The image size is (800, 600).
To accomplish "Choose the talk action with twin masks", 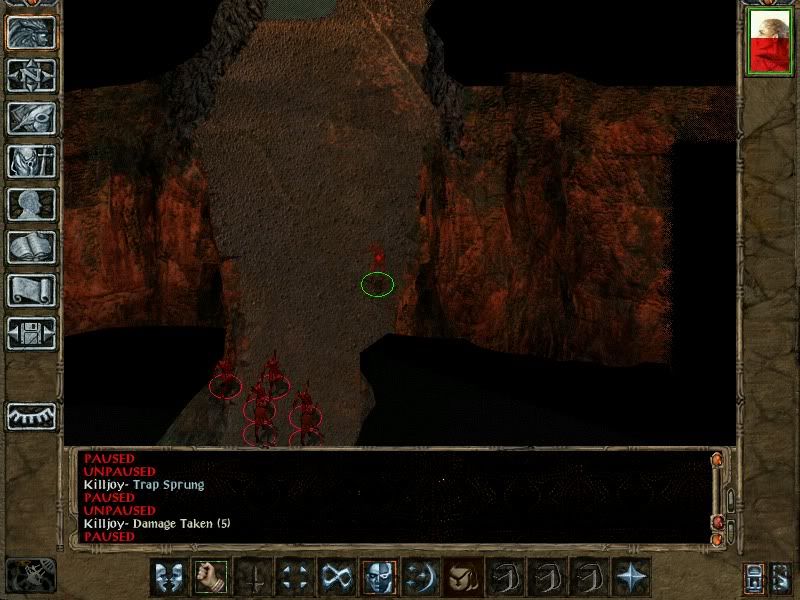I will [x=168, y=577].
